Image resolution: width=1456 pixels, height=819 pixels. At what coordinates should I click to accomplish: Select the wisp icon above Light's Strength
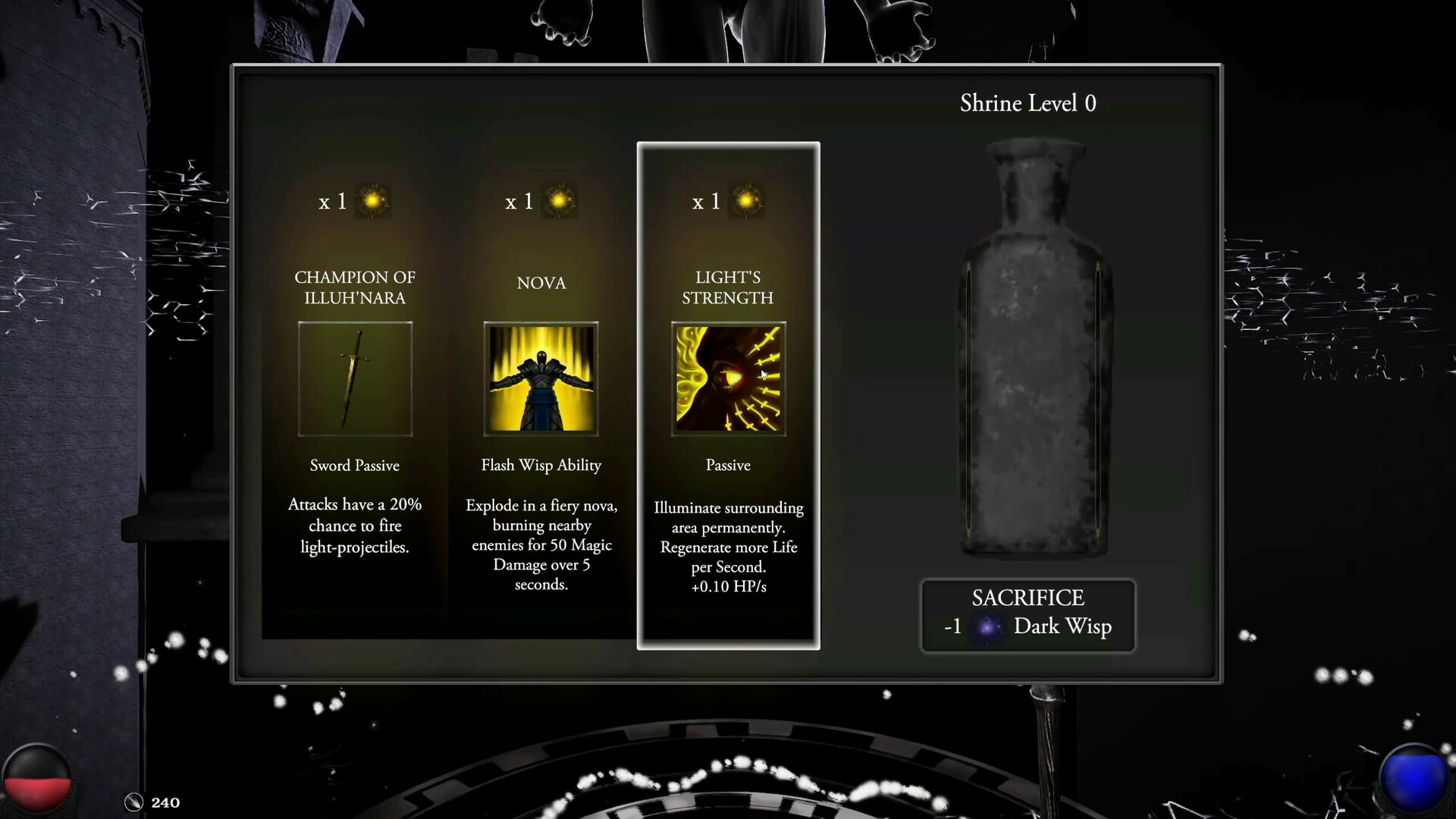[746, 200]
